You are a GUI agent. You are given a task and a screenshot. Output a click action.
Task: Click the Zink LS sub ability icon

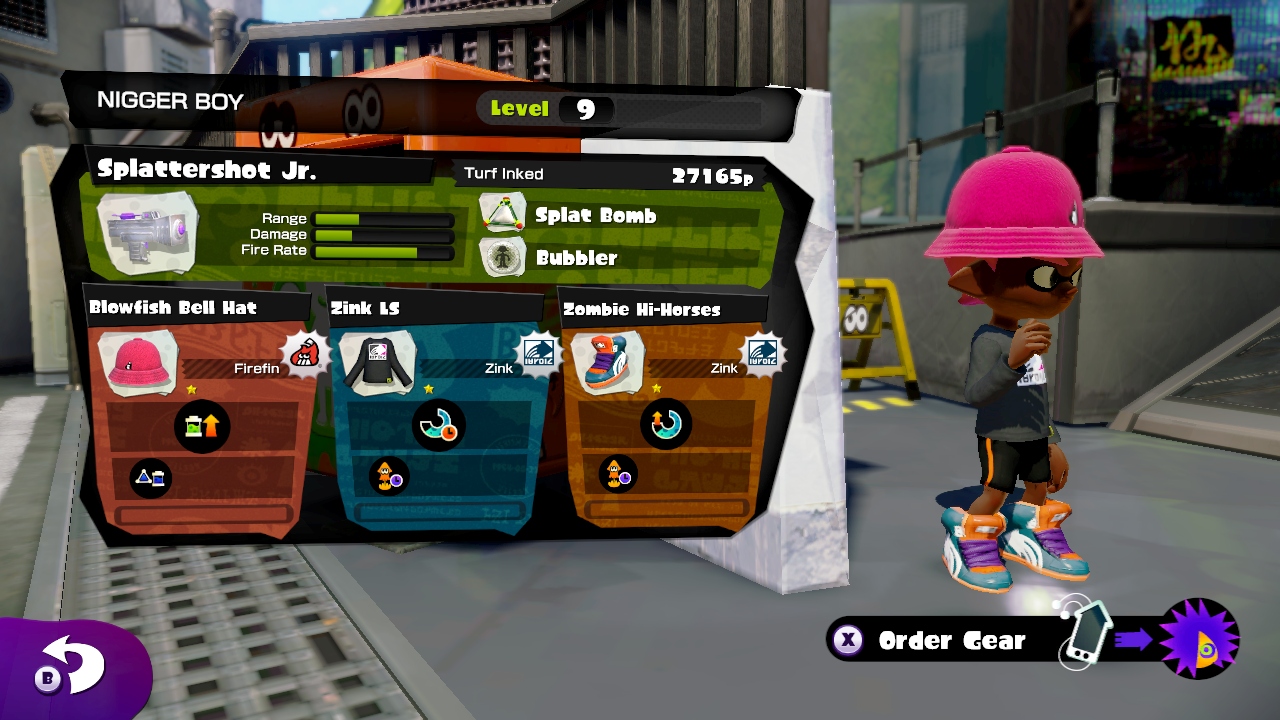point(387,475)
